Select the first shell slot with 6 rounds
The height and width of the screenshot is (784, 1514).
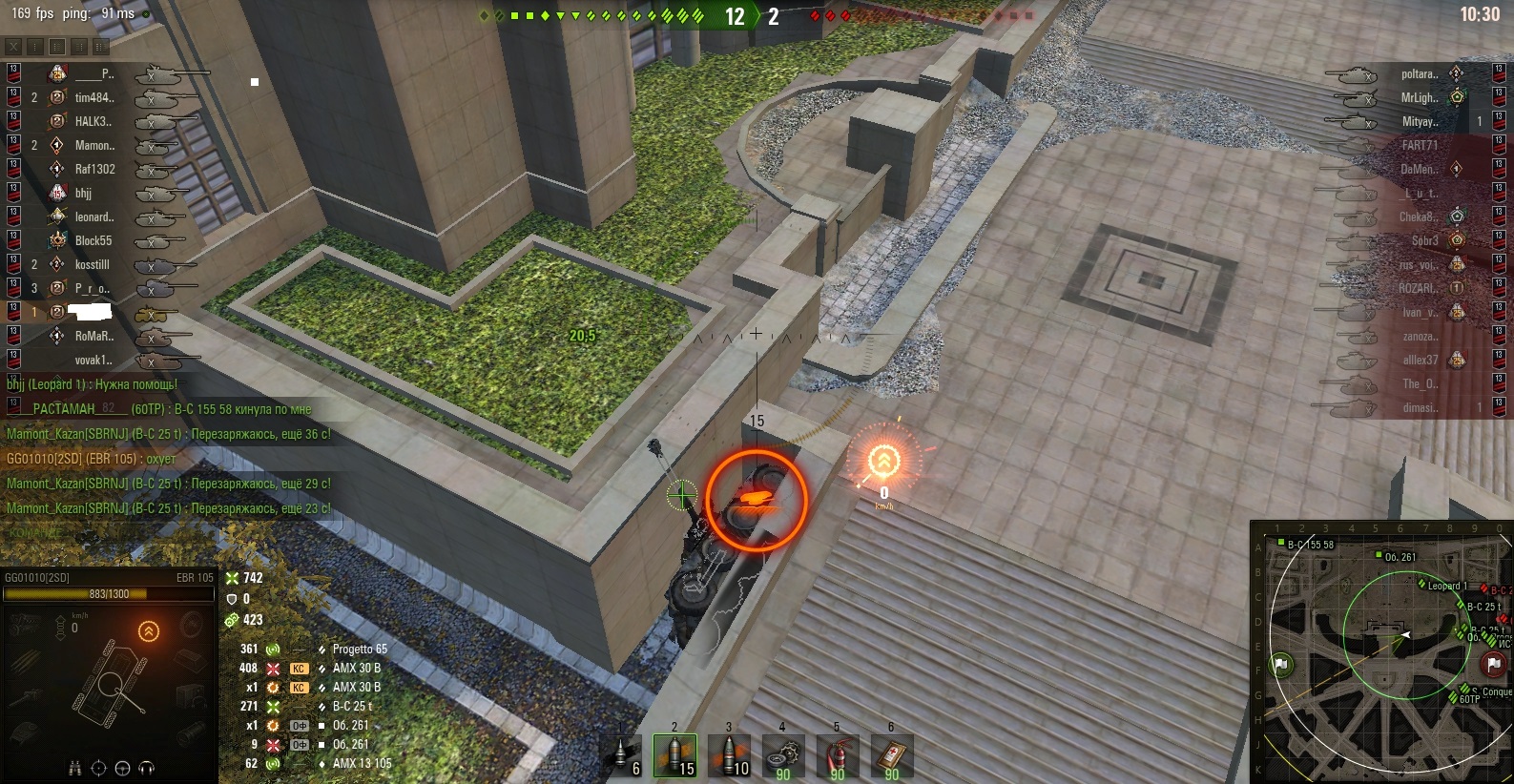click(x=624, y=755)
